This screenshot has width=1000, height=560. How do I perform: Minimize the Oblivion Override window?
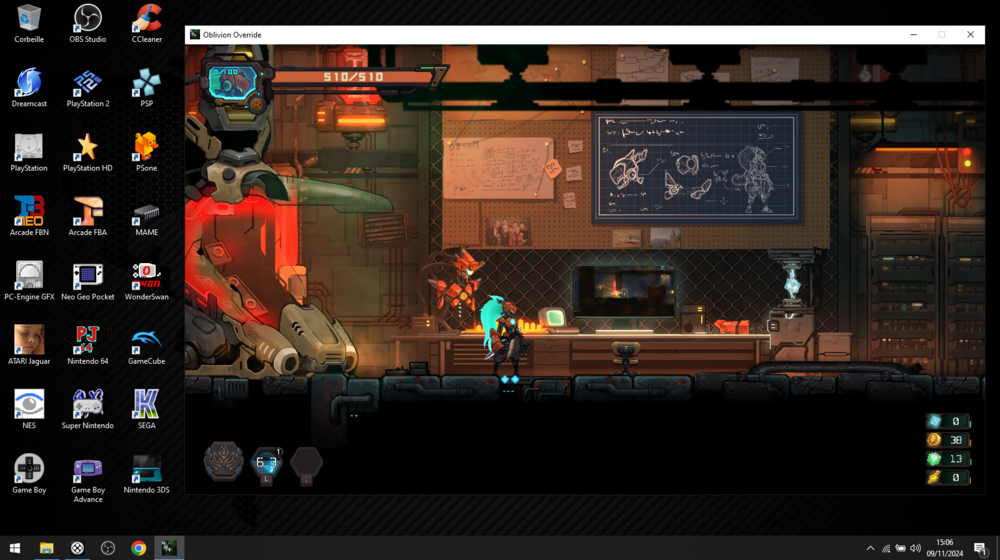(x=913, y=35)
